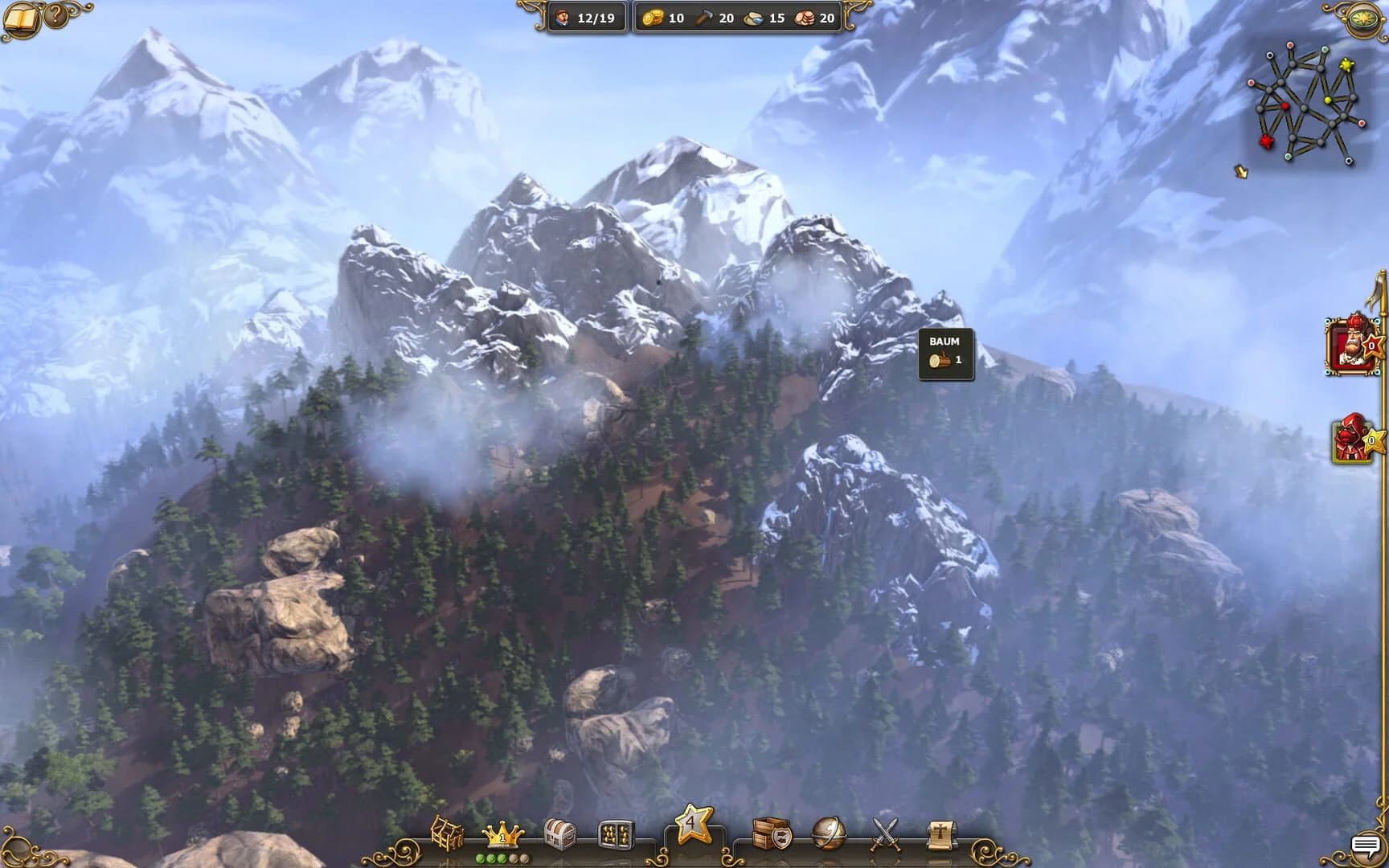Open the storage chest inventory
Viewport: 1389px width, 868px height.
point(560,833)
